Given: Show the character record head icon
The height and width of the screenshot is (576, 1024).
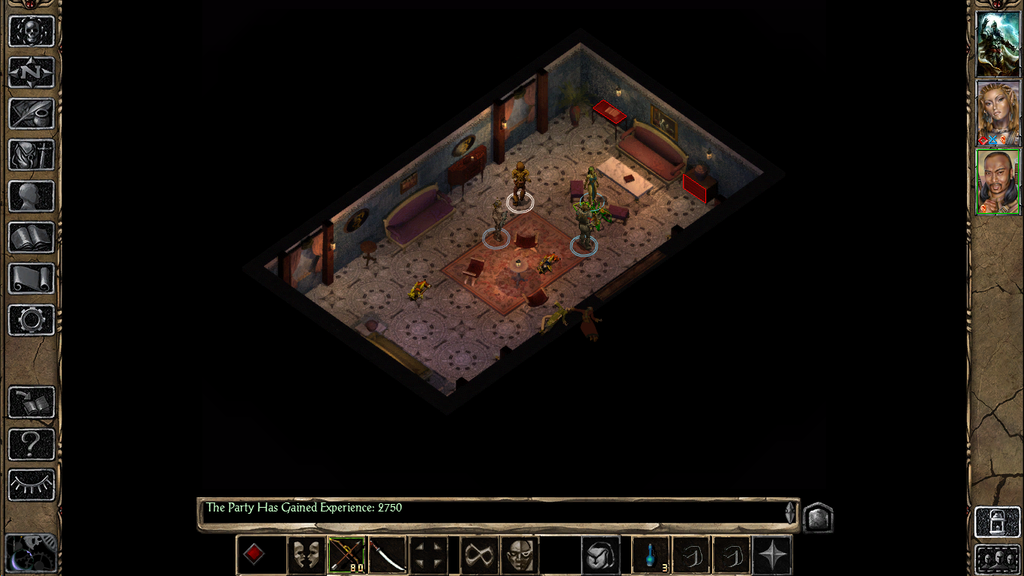Looking at the screenshot, I should pyautogui.click(x=31, y=196).
